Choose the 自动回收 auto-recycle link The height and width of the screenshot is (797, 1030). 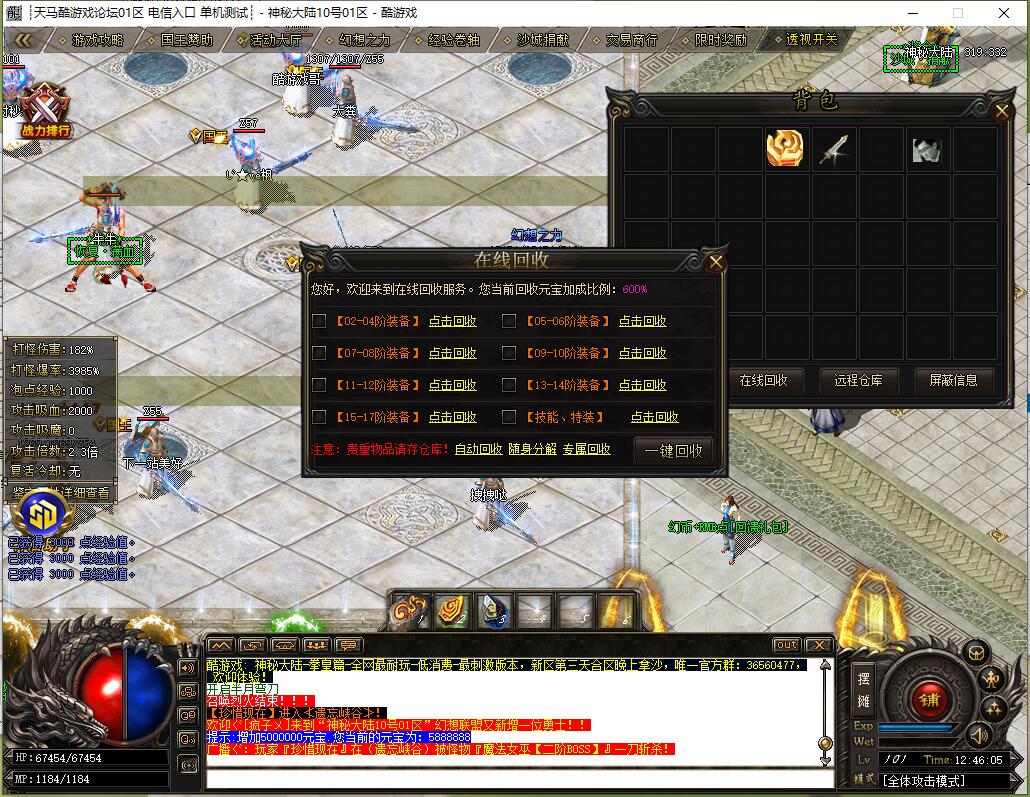(x=478, y=449)
